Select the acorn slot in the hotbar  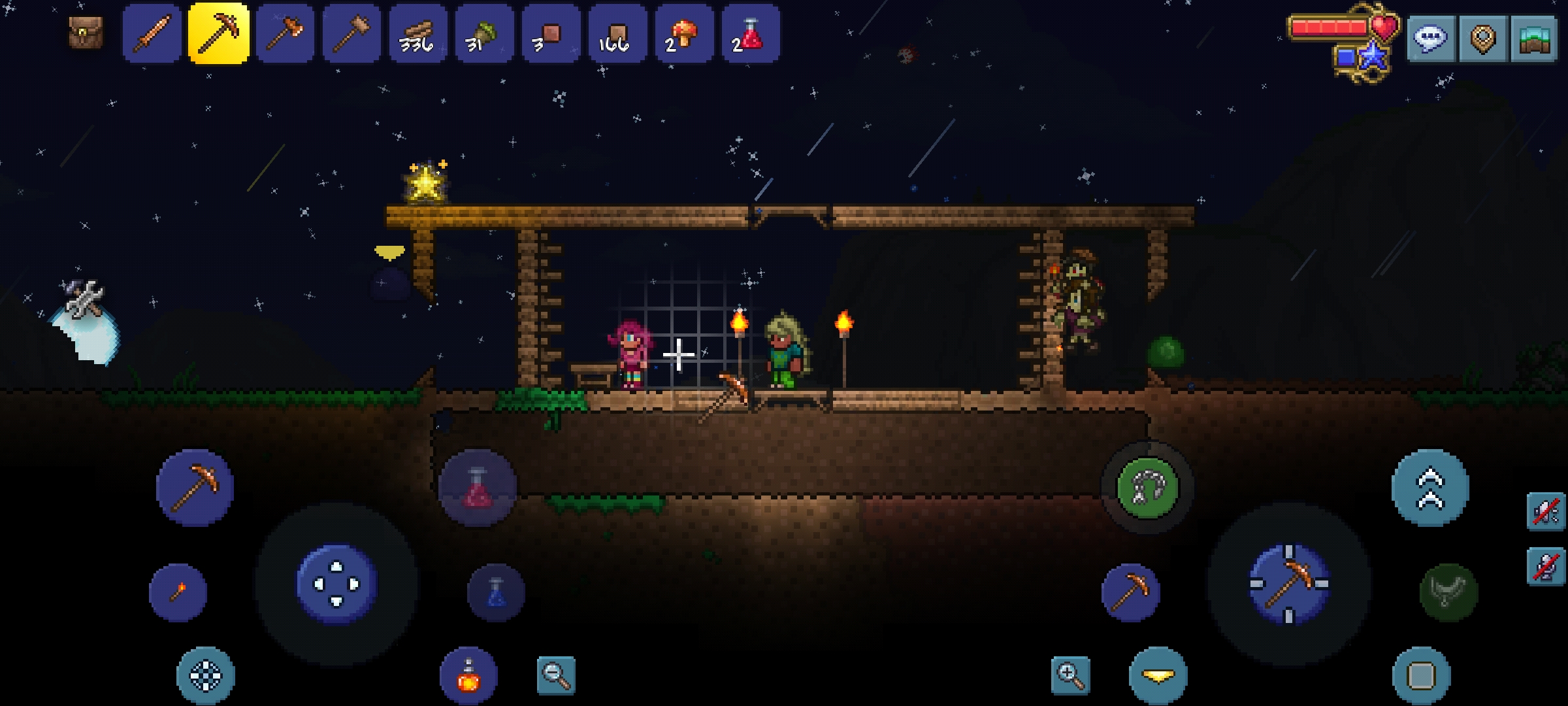(x=485, y=34)
